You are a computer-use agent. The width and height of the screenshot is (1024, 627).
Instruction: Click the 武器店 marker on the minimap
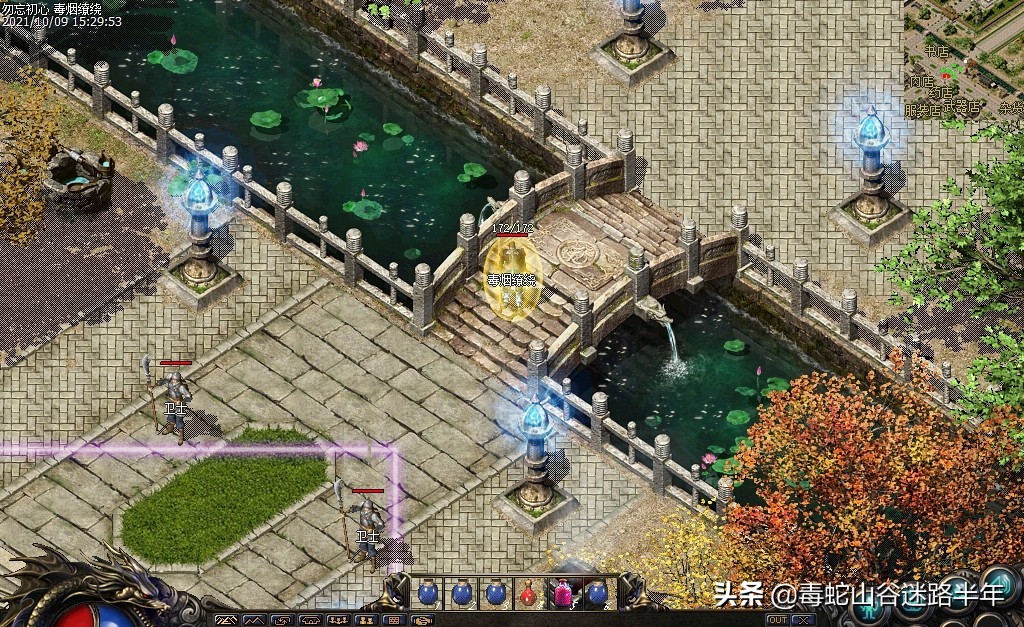pos(961,108)
